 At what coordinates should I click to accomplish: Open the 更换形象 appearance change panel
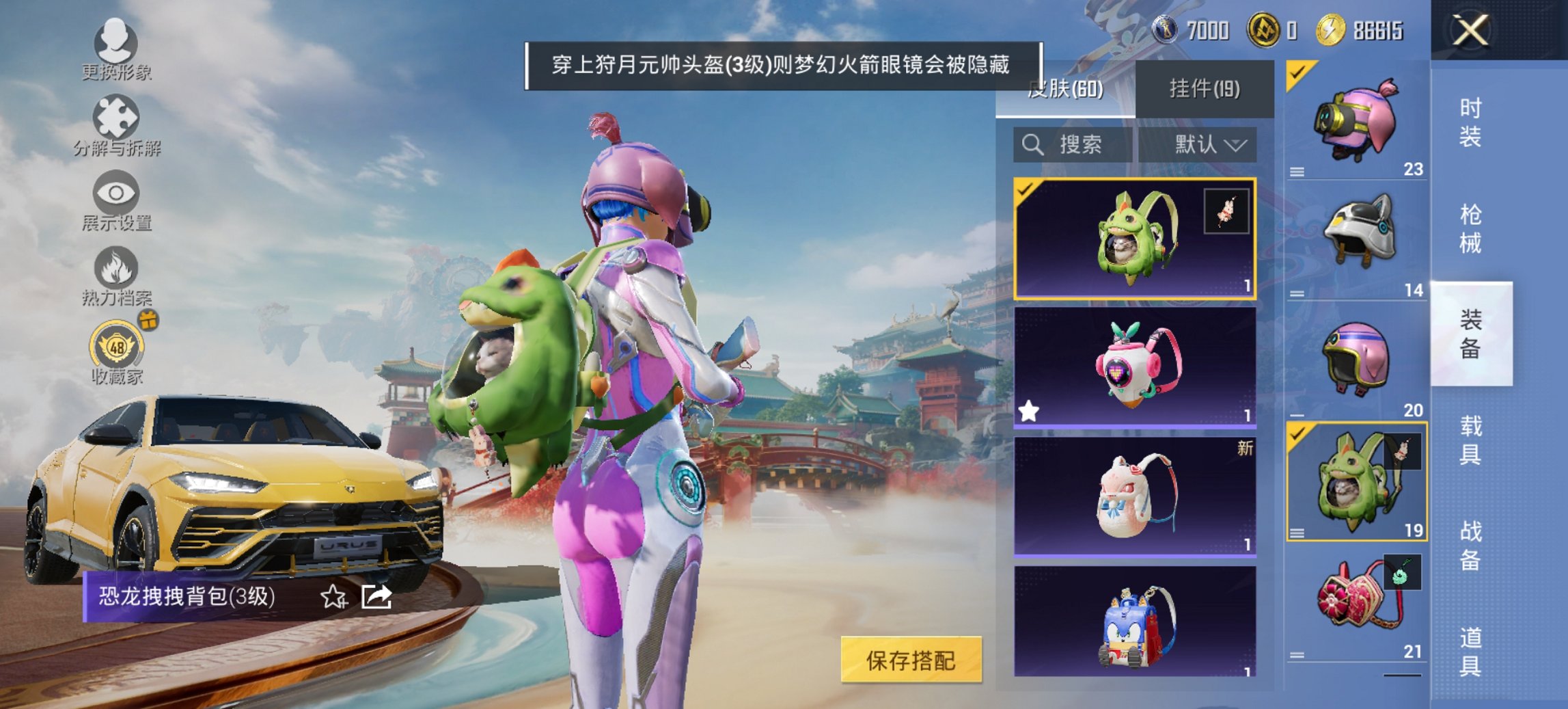pyautogui.click(x=118, y=48)
